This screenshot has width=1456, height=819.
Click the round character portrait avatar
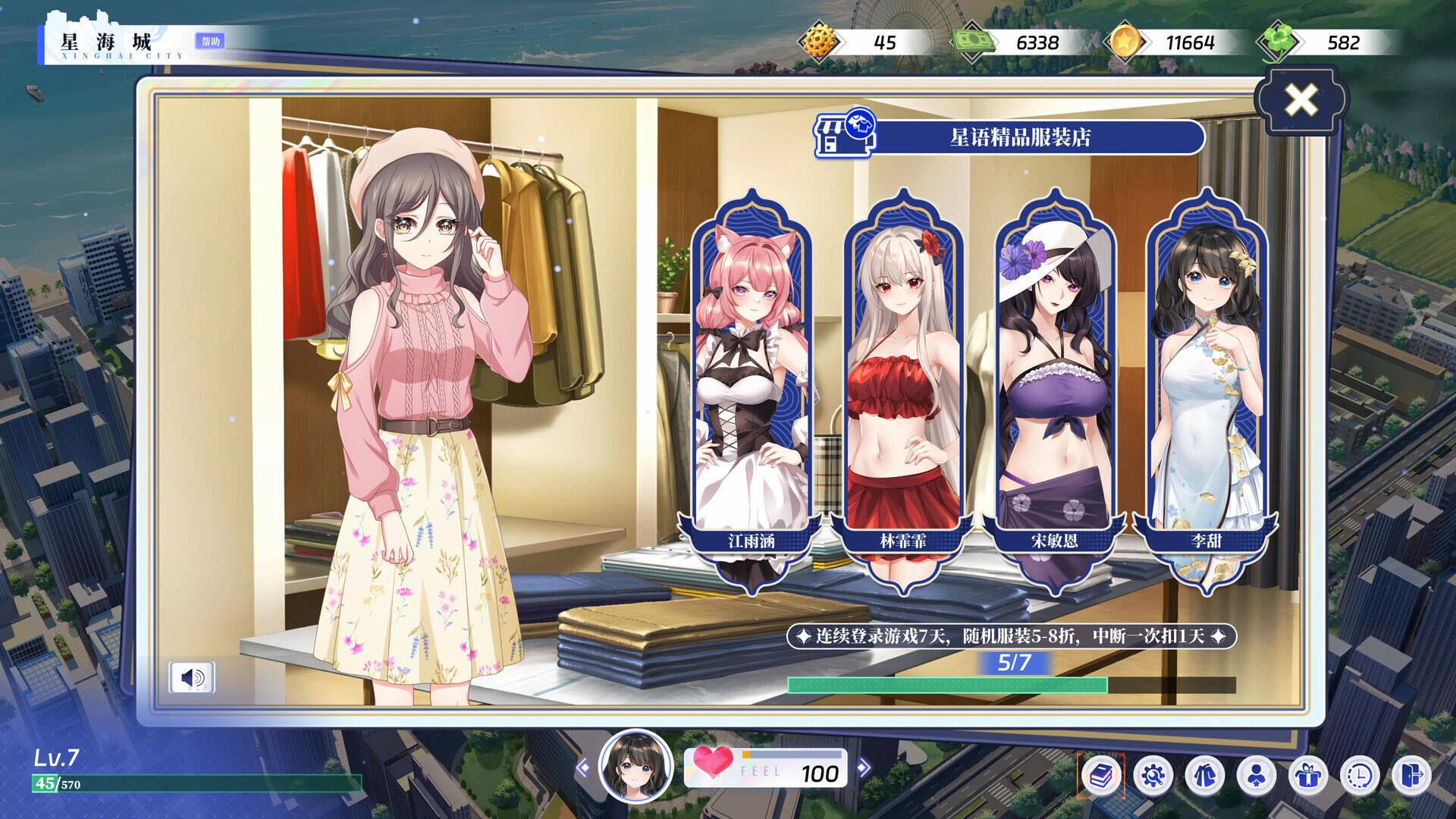tap(635, 767)
